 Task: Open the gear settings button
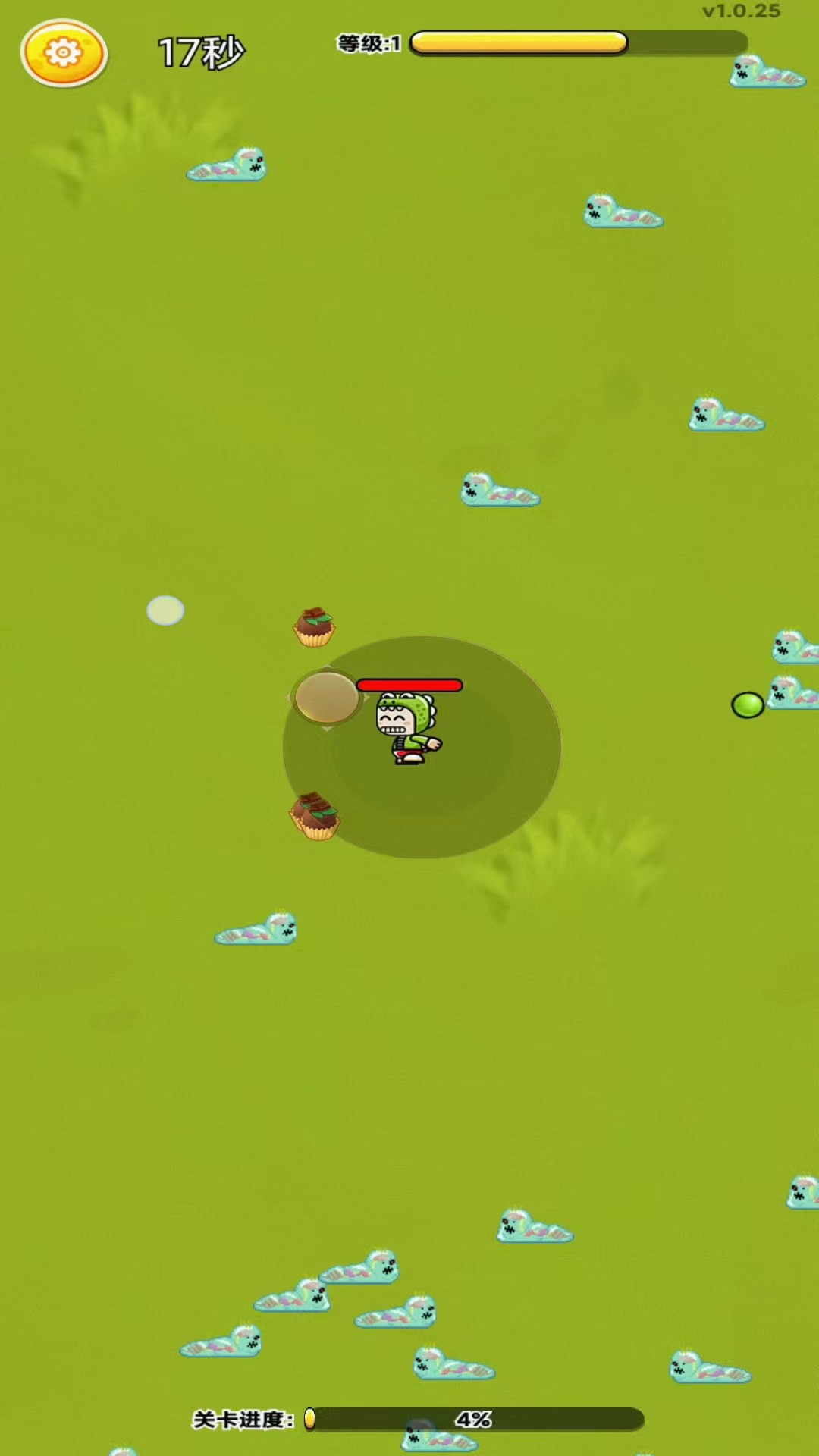pyautogui.click(x=64, y=53)
